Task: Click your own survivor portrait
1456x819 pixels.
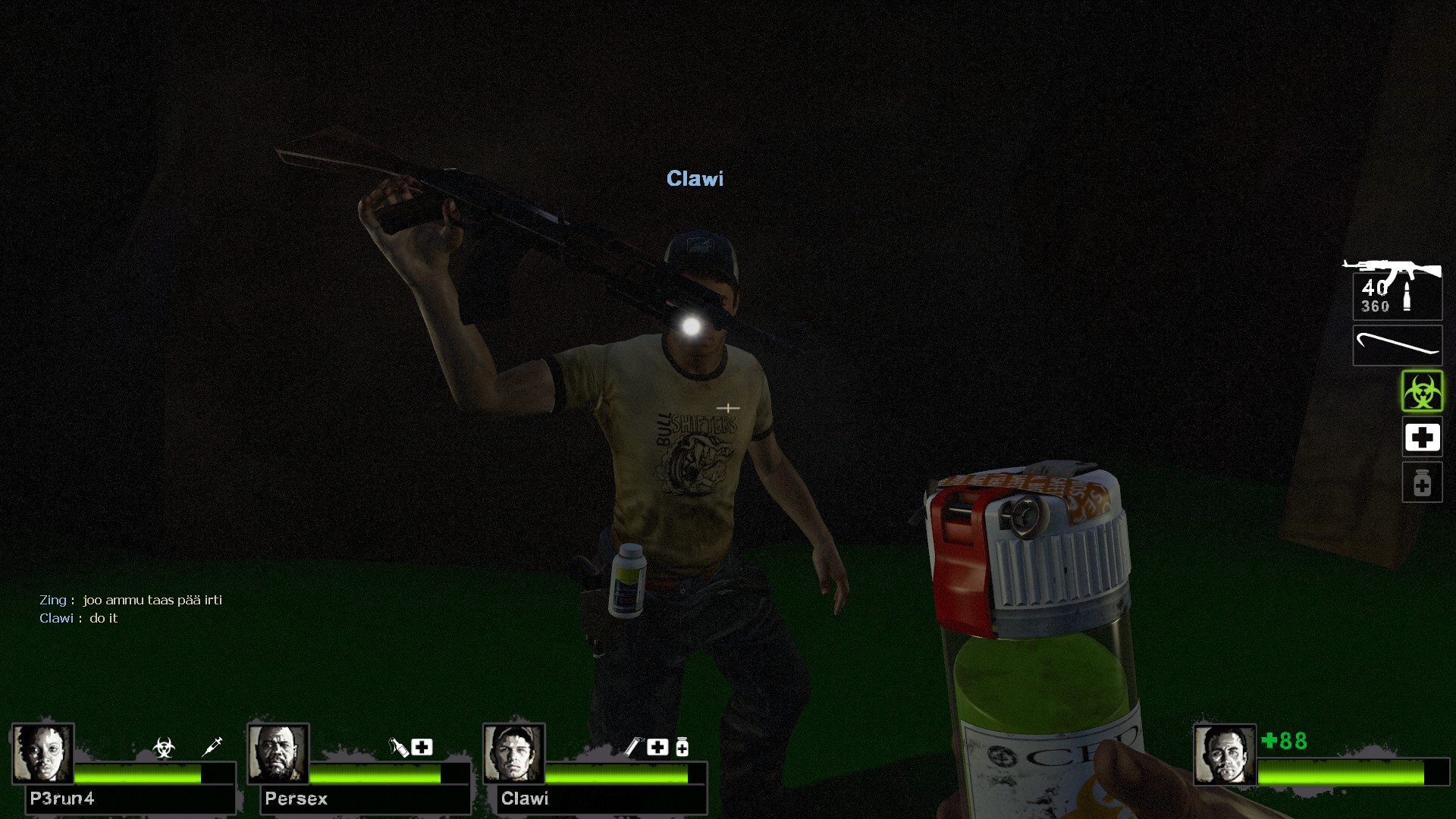Action: coord(1224,755)
